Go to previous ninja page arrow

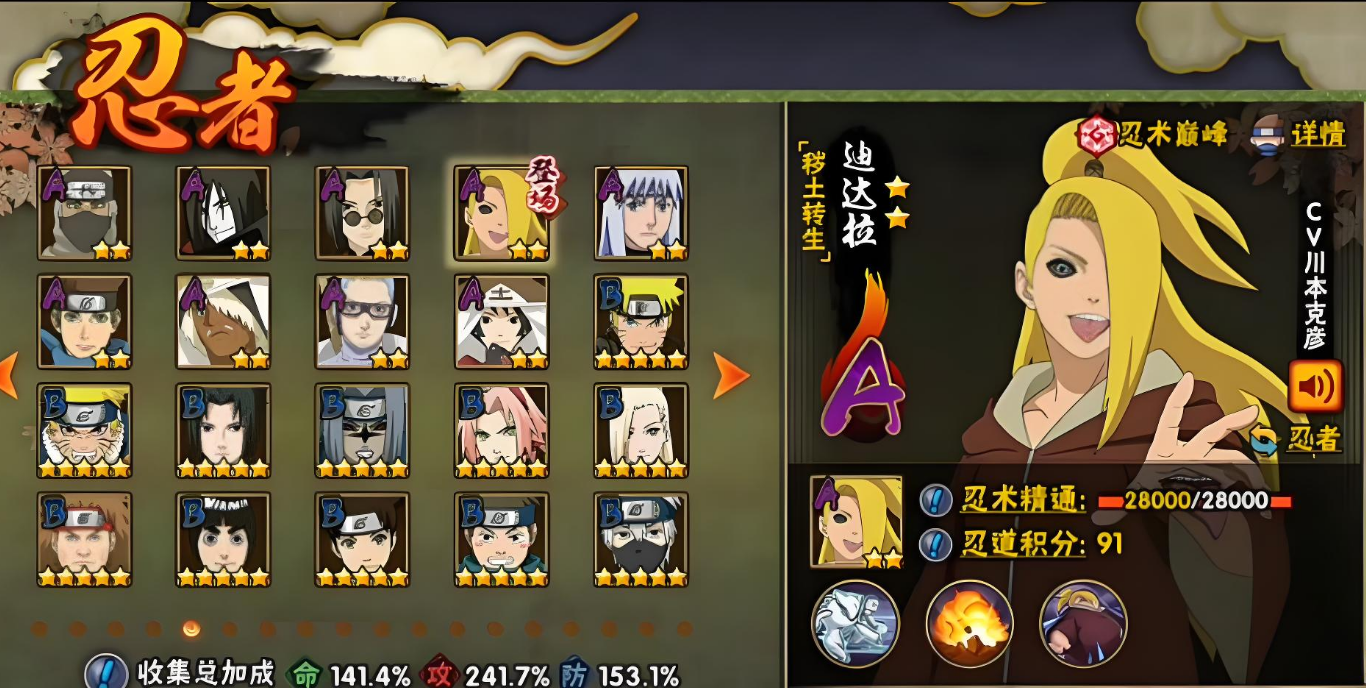point(8,375)
